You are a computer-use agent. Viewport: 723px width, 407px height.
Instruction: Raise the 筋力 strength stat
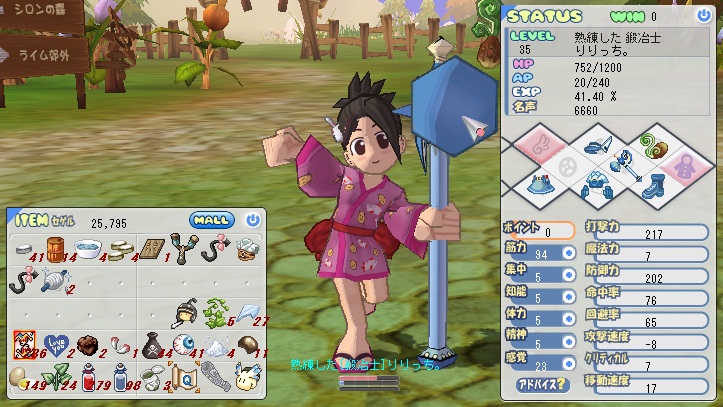[x=568, y=253]
